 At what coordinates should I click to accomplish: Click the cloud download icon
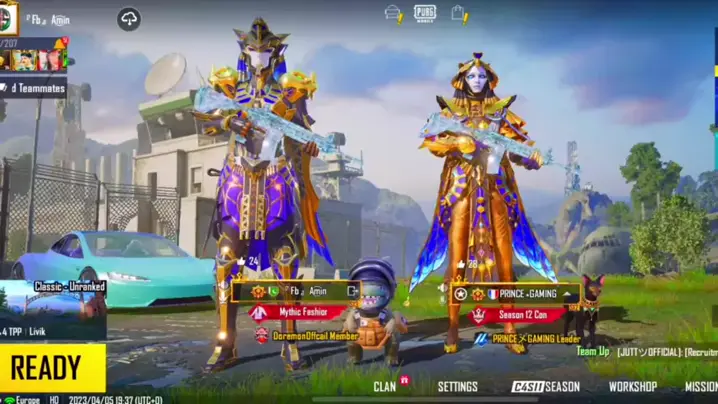click(x=129, y=18)
